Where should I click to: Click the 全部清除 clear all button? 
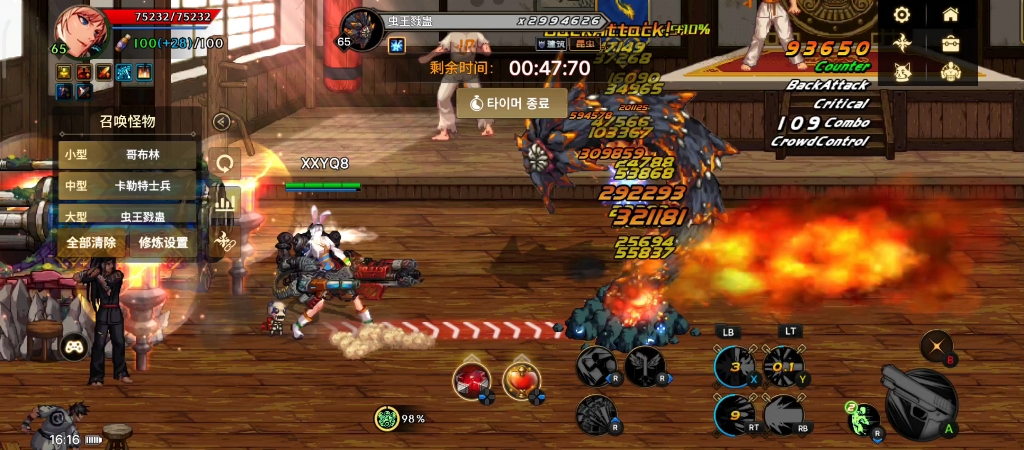pyautogui.click(x=92, y=242)
